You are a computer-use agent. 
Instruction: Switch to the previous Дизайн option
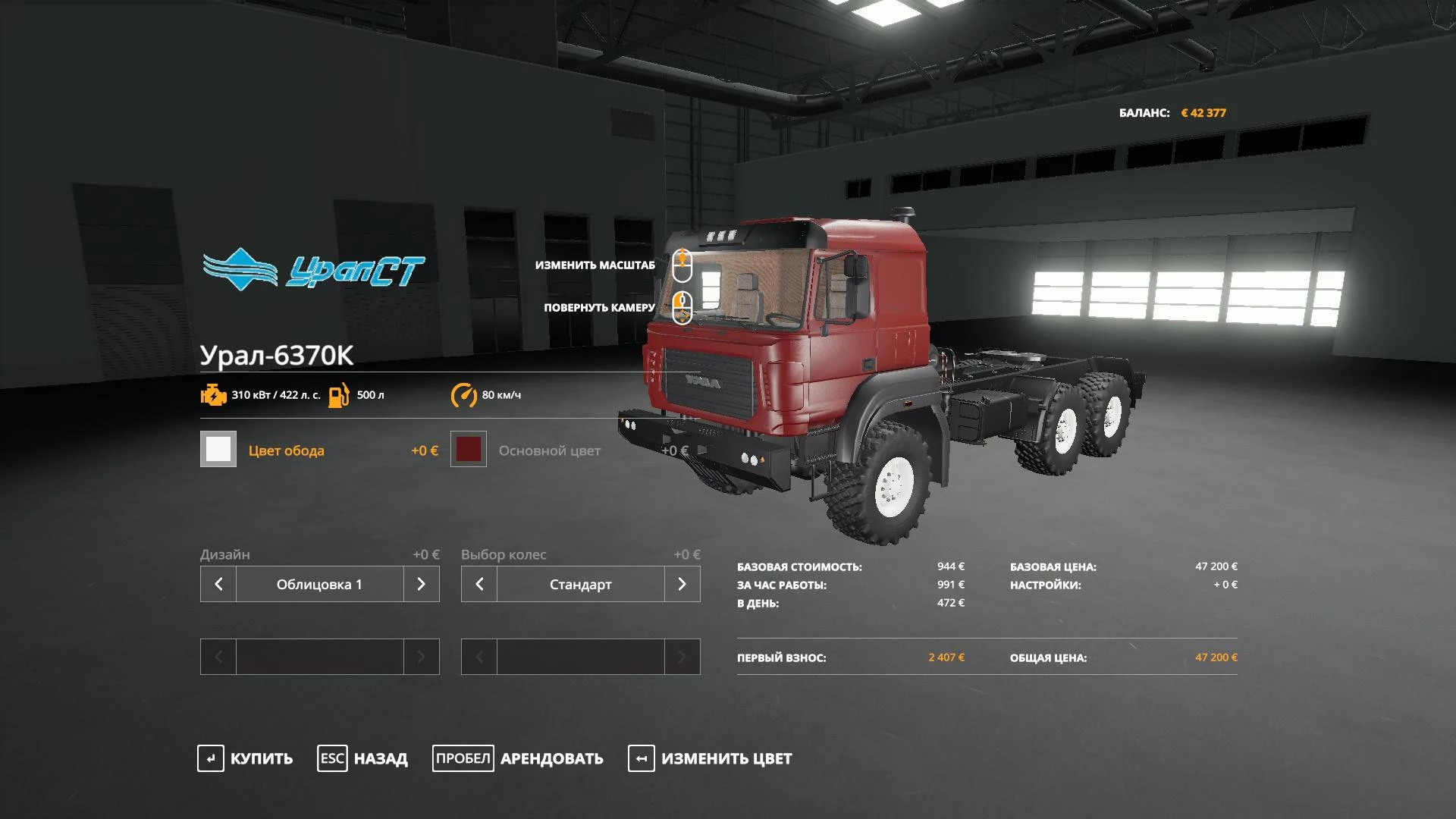tap(218, 584)
